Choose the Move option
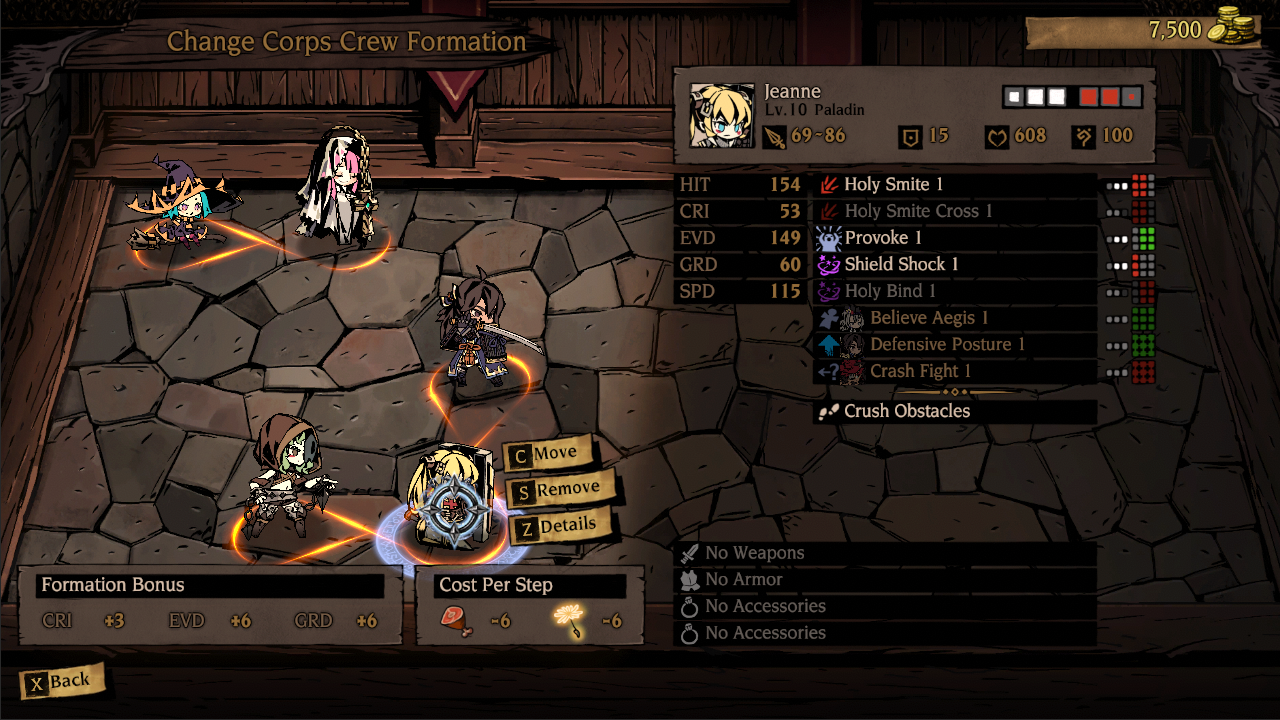This screenshot has width=1280, height=720. (x=552, y=454)
